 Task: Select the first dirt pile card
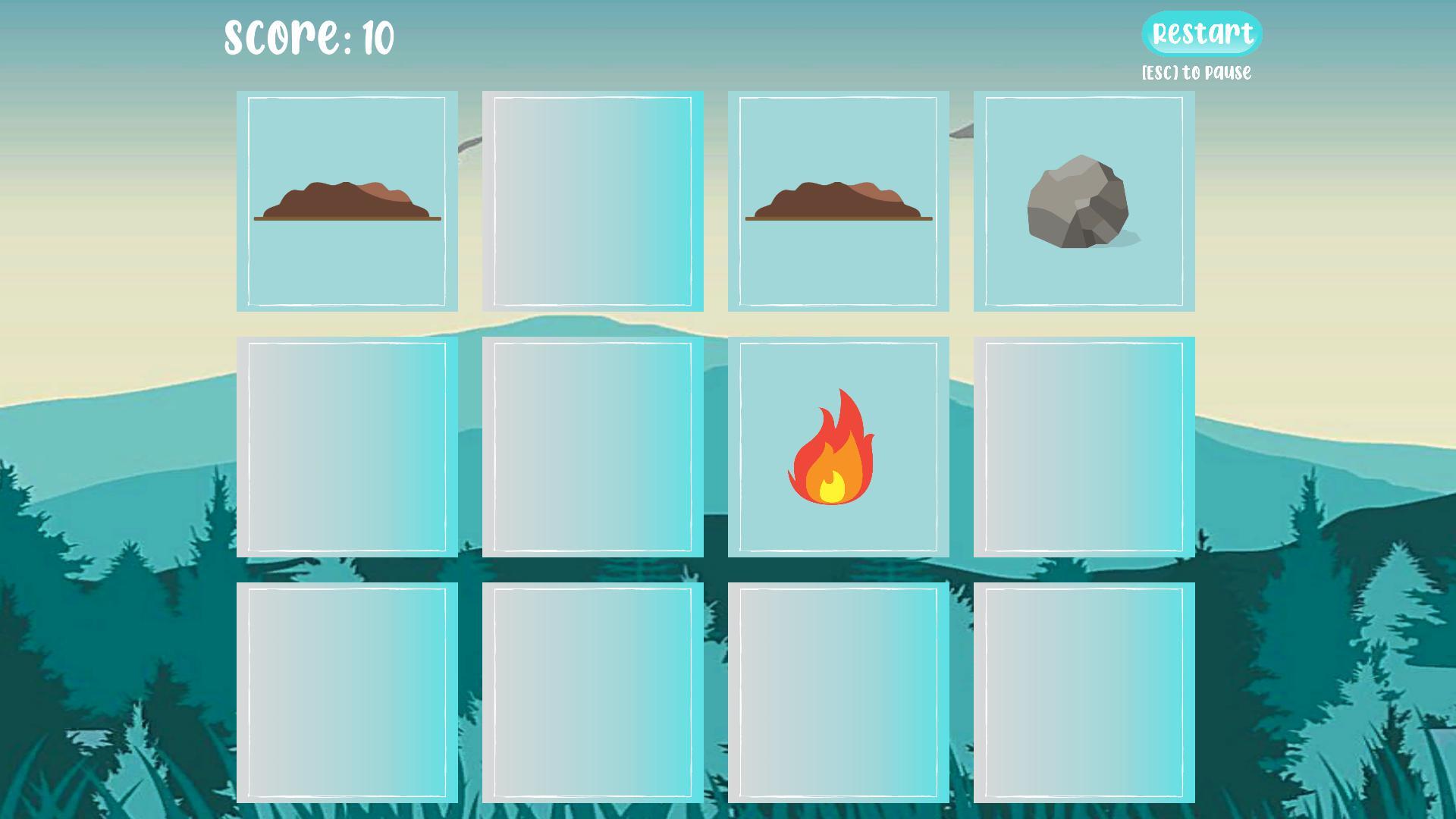tap(347, 201)
